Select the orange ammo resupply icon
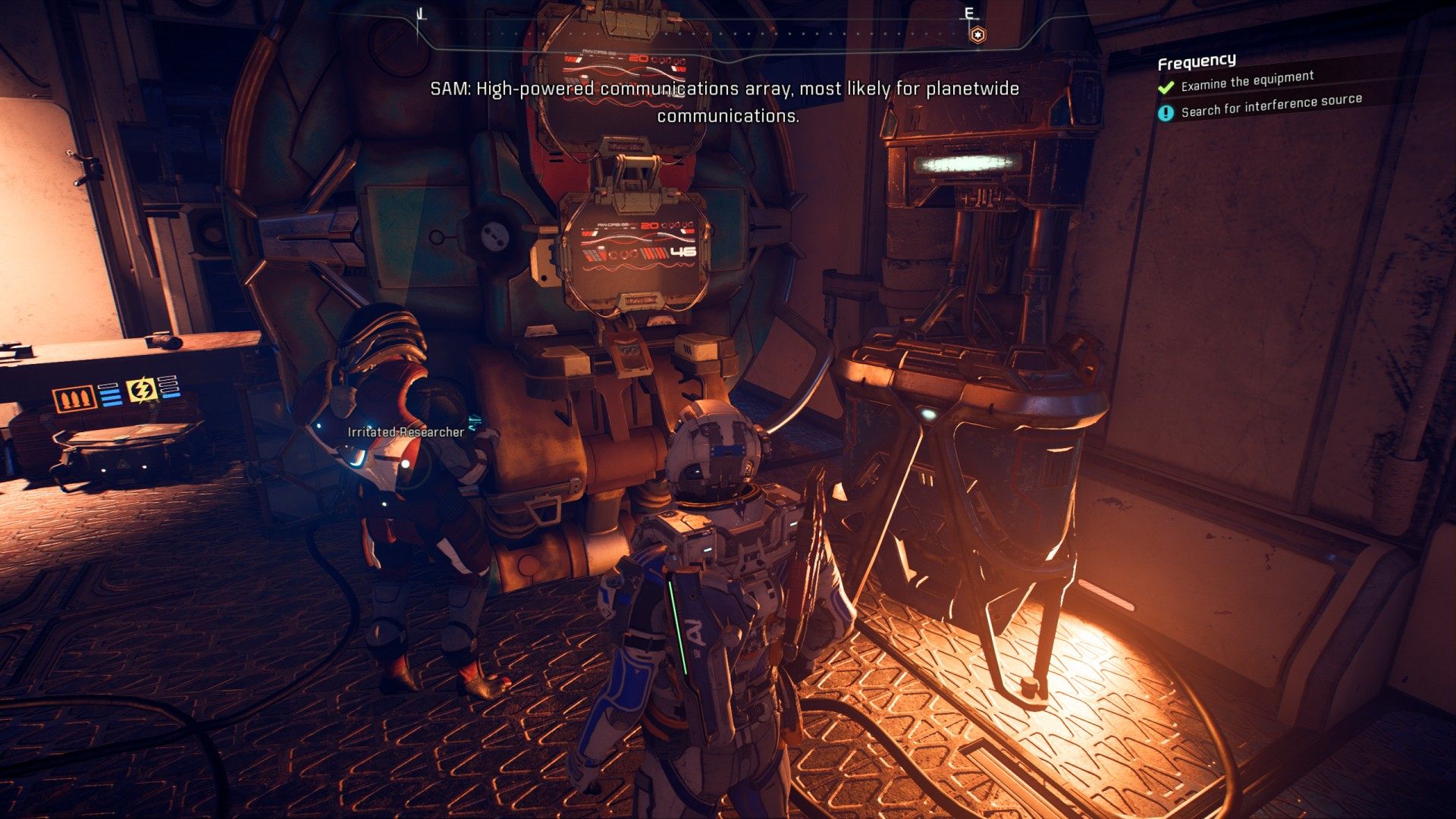 (74, 398)
